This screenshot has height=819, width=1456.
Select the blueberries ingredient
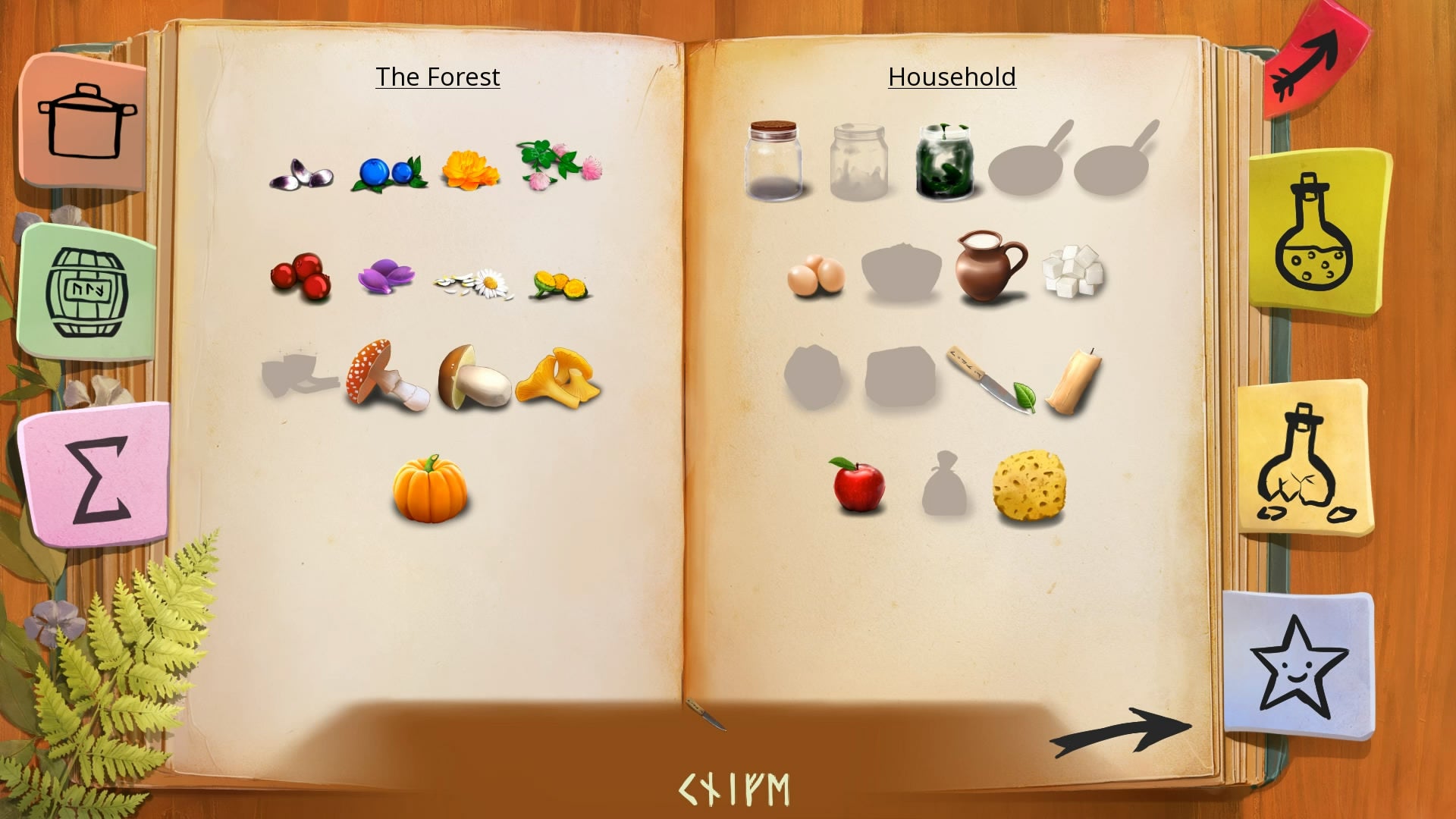coord(389,173)
